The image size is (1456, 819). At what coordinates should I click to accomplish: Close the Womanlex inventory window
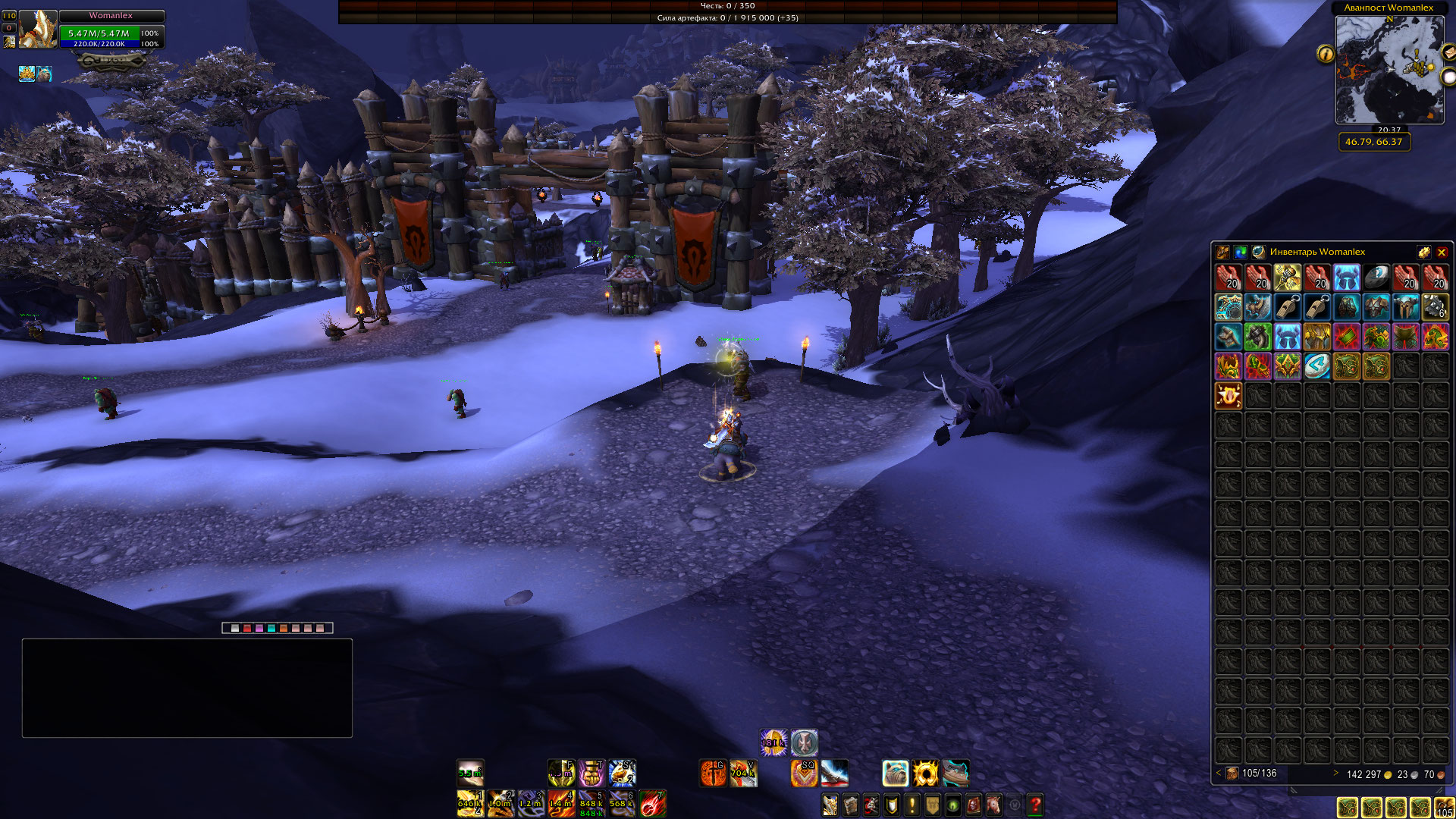[x=1442, y=253]
